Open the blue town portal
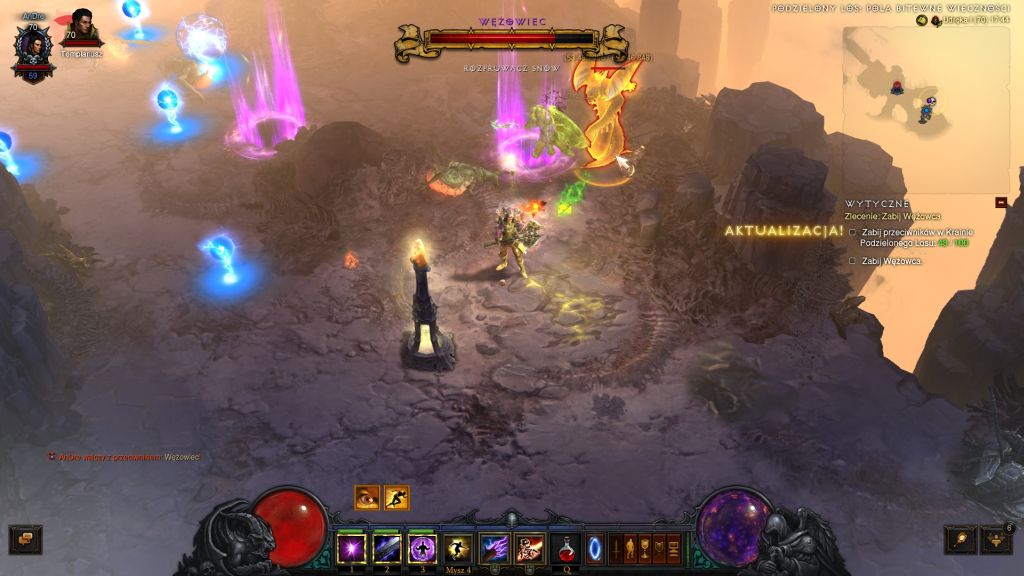Screen dimensions: 1024x576 tap(596, 549)
